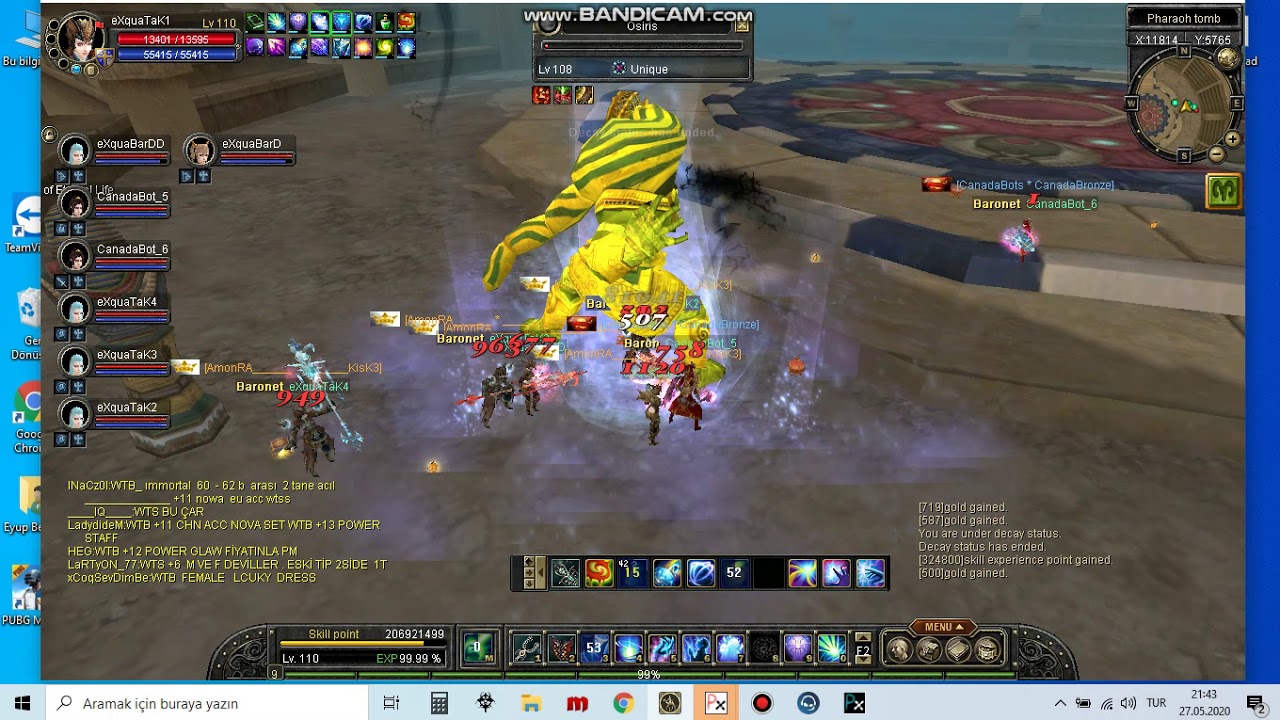Select party member eXquaTaK2

click(75, 414)
